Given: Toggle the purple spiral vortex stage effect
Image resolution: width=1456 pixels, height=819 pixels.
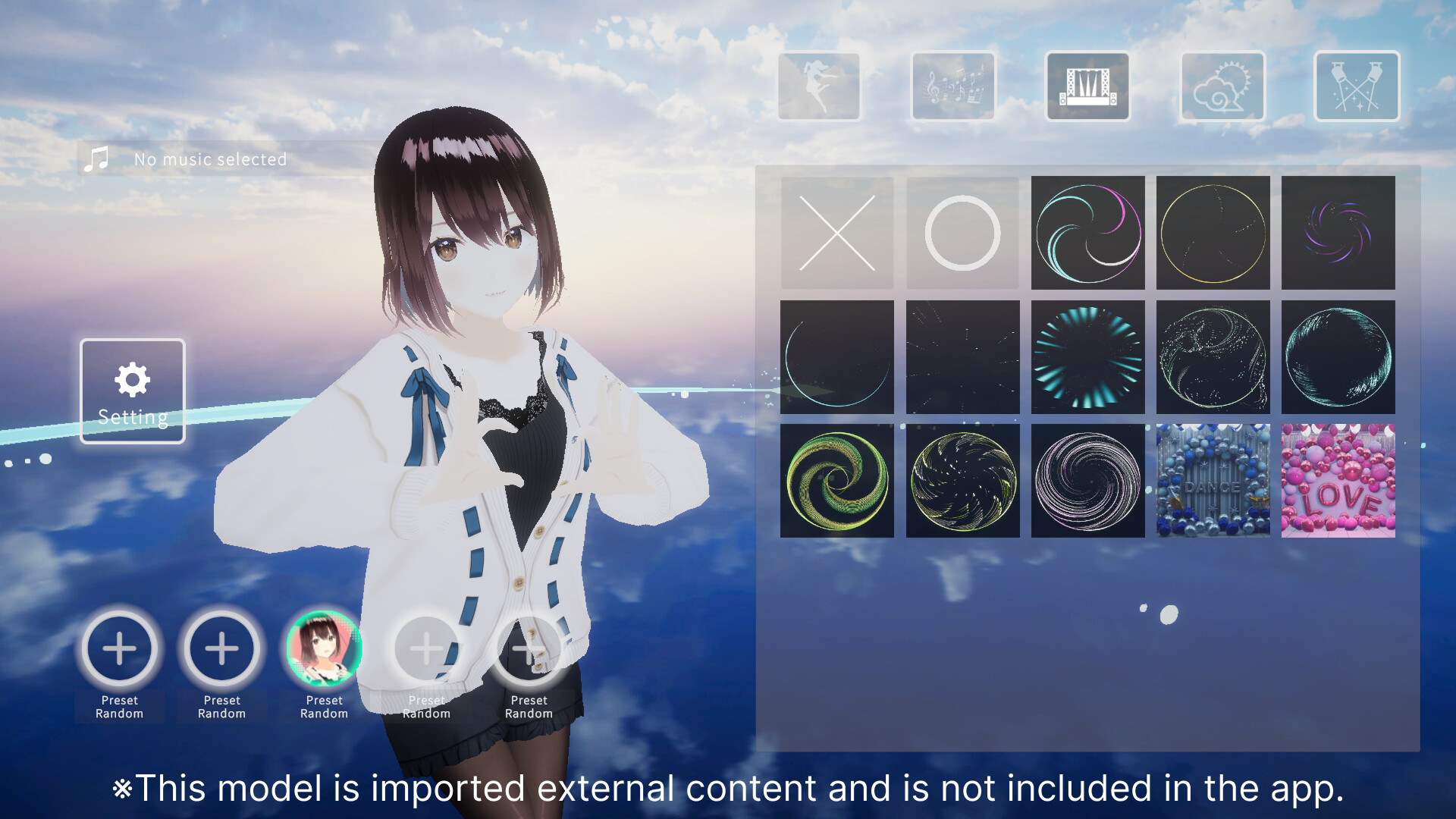Looking at the screenshot, I should click(x=1338, y=233).
